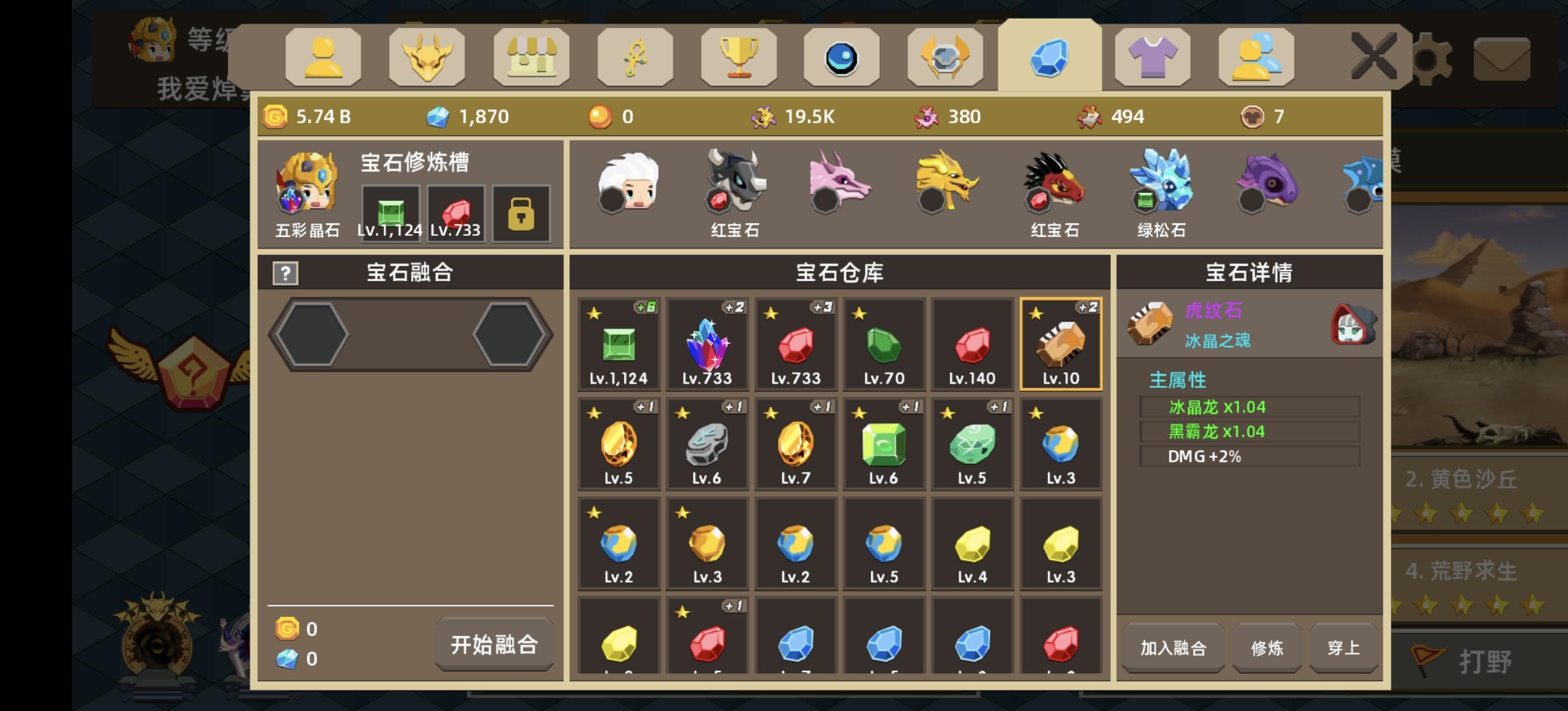Click the locked gem cultivation slot padlock
Image resolution: width=1568 pixels, height=711 pixels.
pyautogui.click(x=522, y=213)
